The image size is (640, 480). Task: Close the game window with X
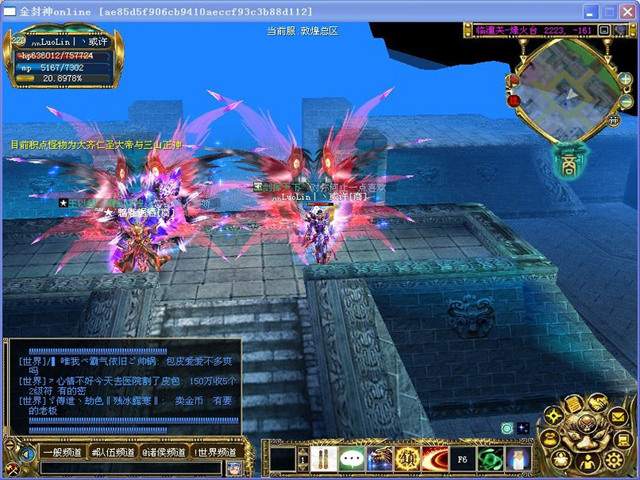[x=627, y=9]
